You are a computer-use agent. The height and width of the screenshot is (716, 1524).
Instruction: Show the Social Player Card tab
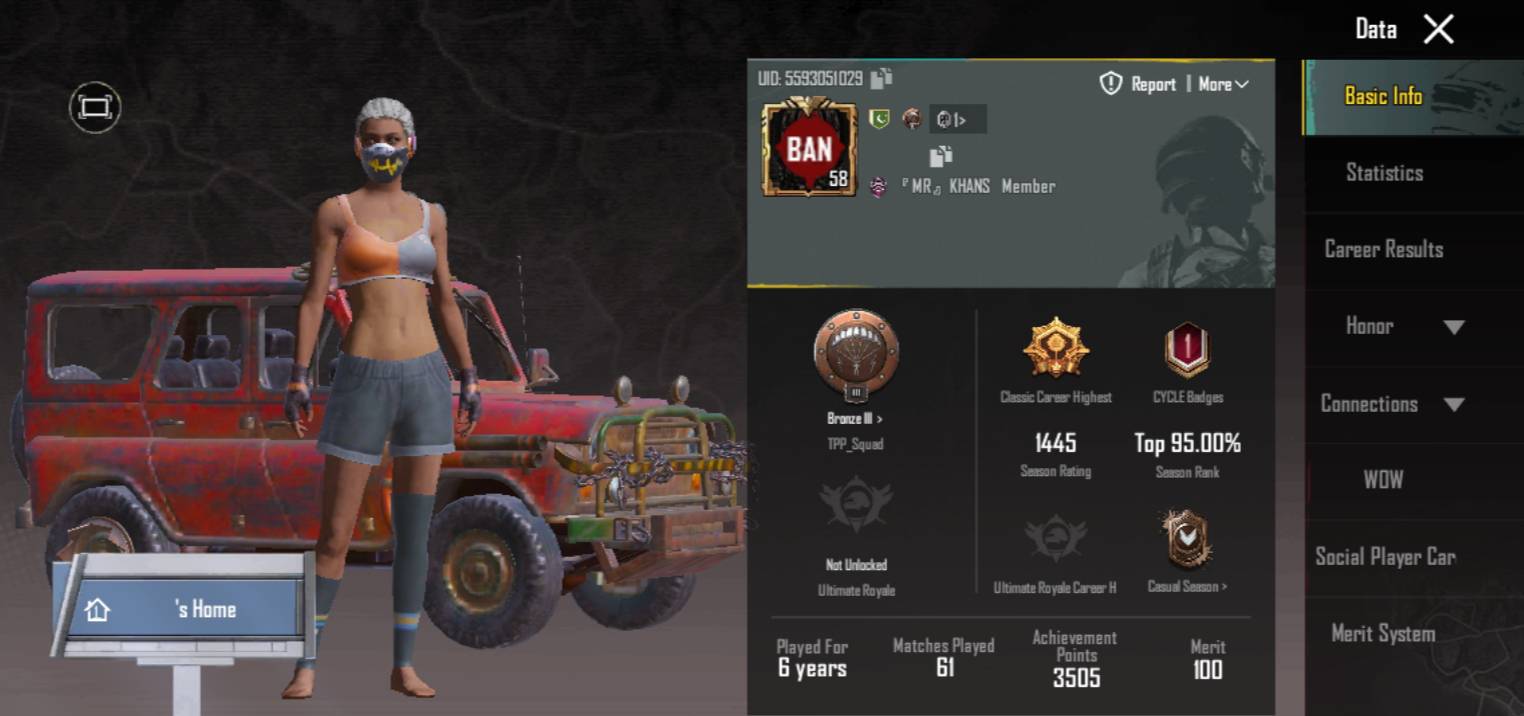[x=1384, y=557]
